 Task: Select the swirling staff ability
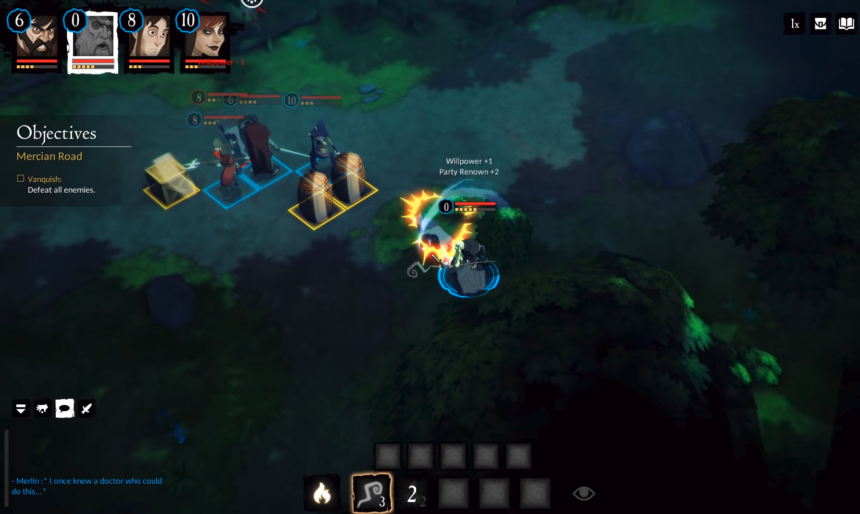[369, 492]
